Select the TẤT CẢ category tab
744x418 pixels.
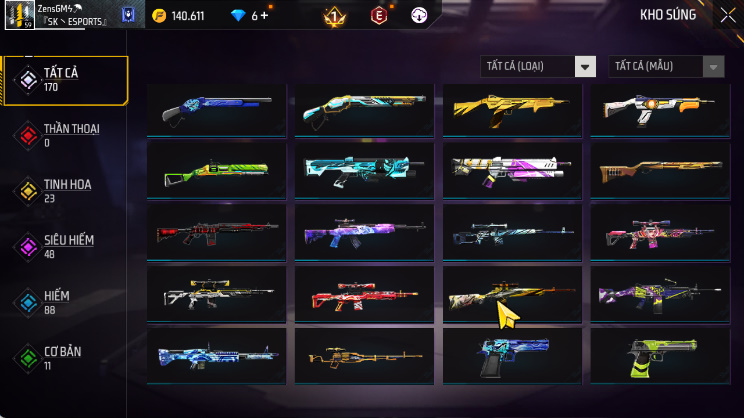click(66, 80)
